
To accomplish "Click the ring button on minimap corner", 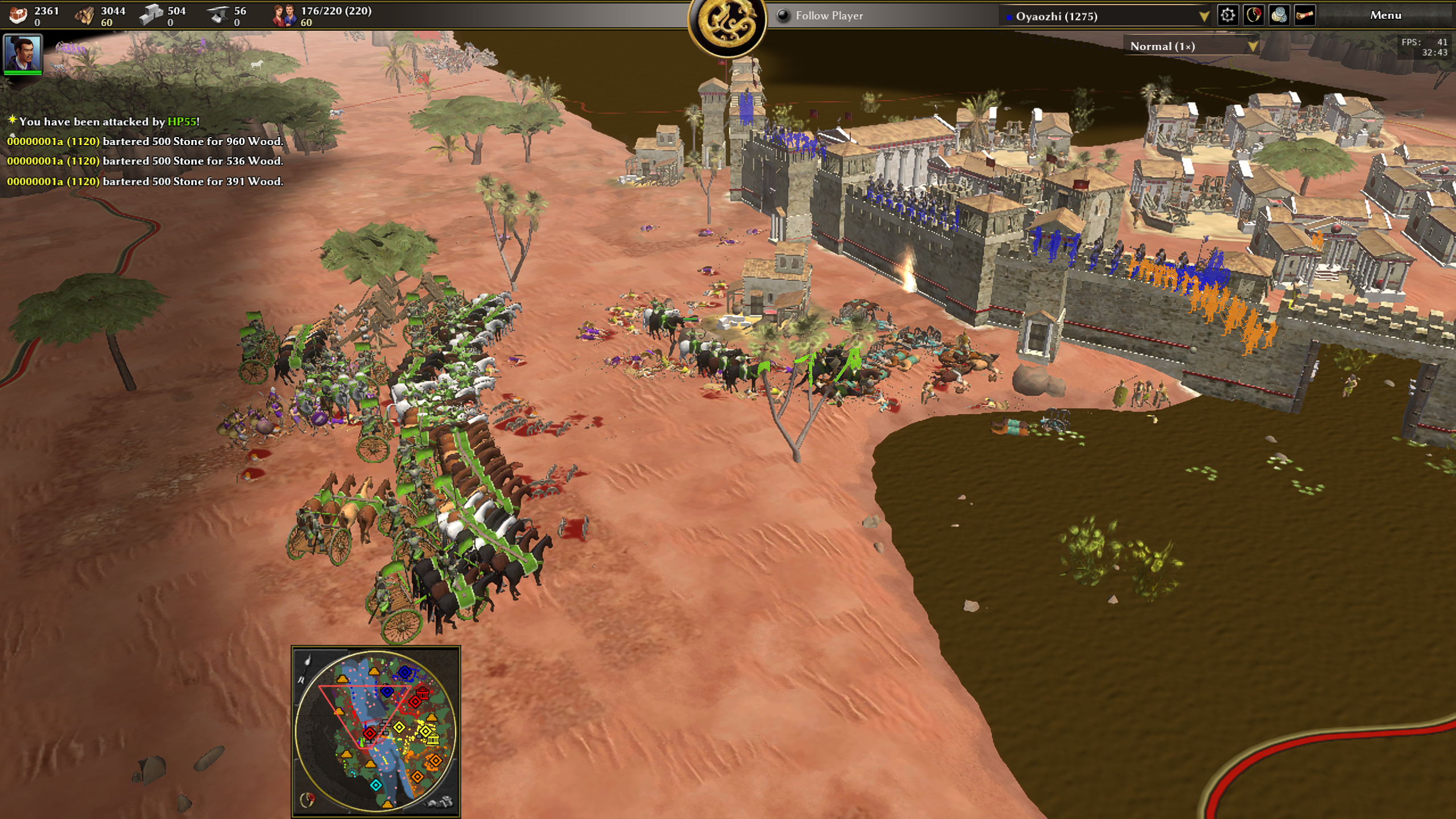I will [308, 800].
